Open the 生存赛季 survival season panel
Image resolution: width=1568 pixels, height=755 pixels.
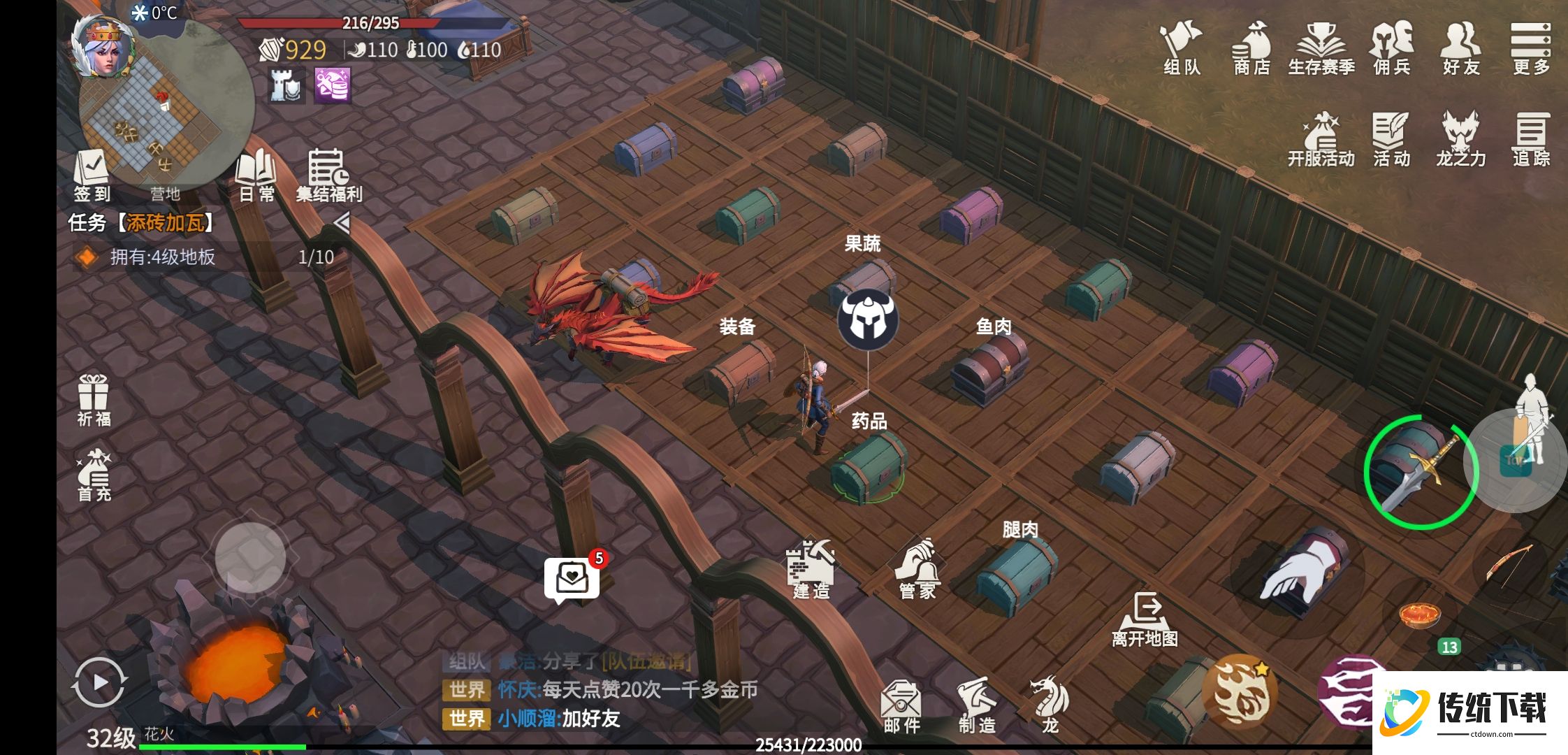point(1321,48)
